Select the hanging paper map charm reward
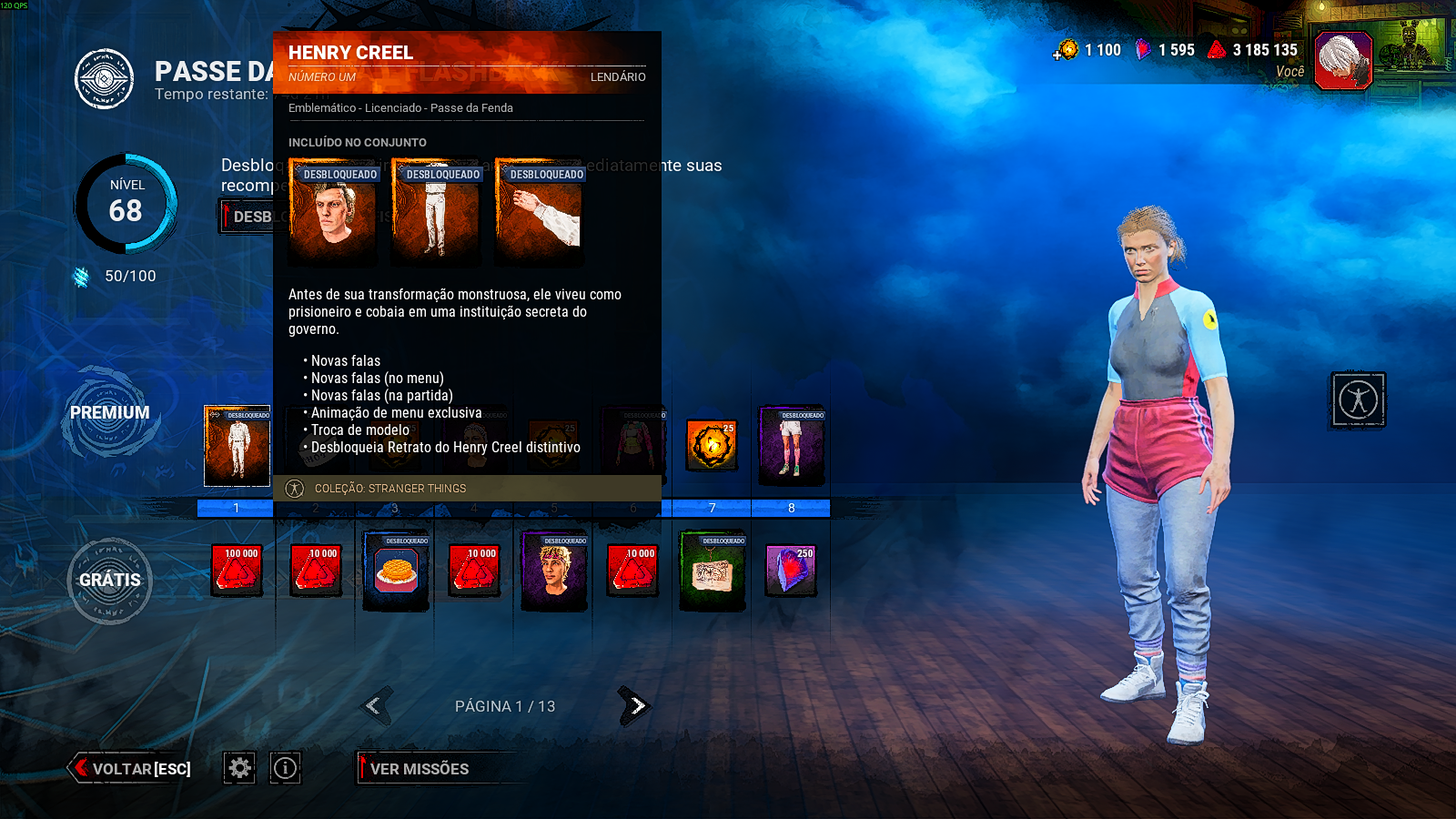The width and height of the screenshot is (1456, 819). coord(713,571)
